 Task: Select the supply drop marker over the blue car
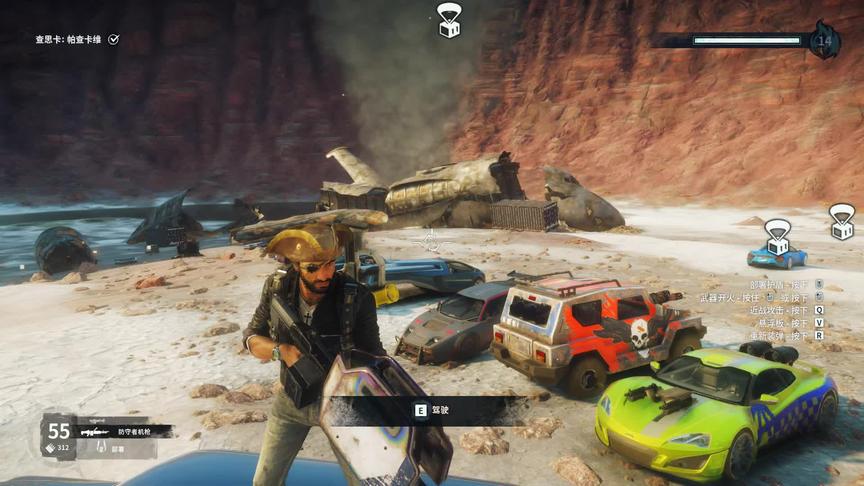[777, 236]
